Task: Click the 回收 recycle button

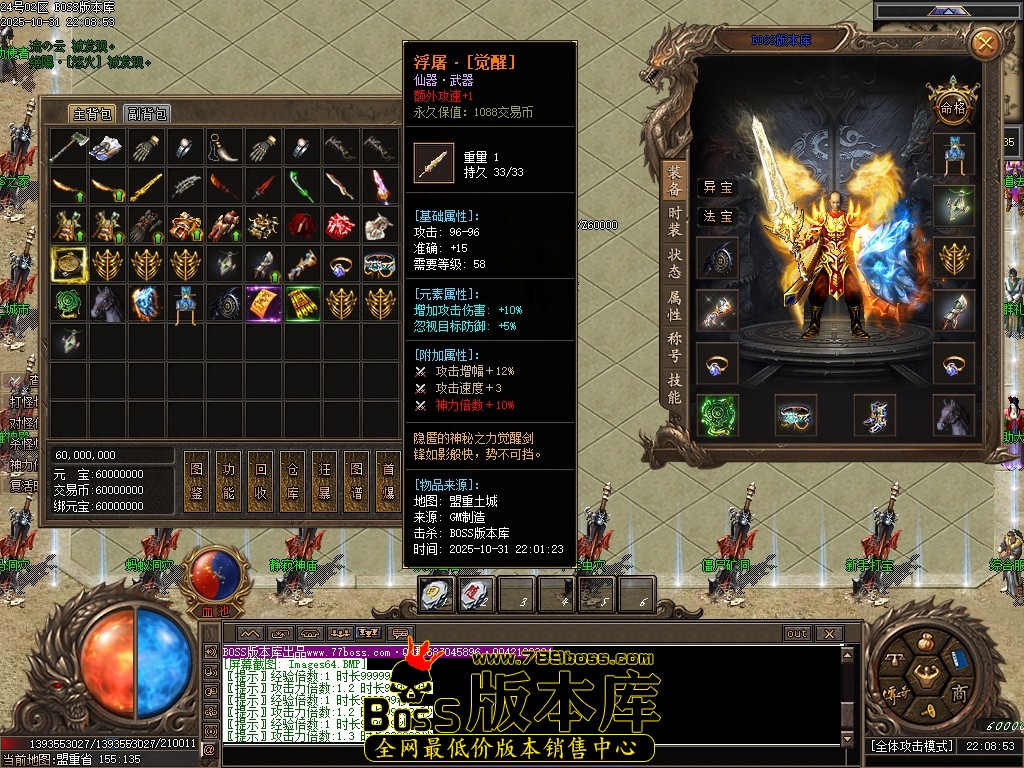Action: click(260, 483)
